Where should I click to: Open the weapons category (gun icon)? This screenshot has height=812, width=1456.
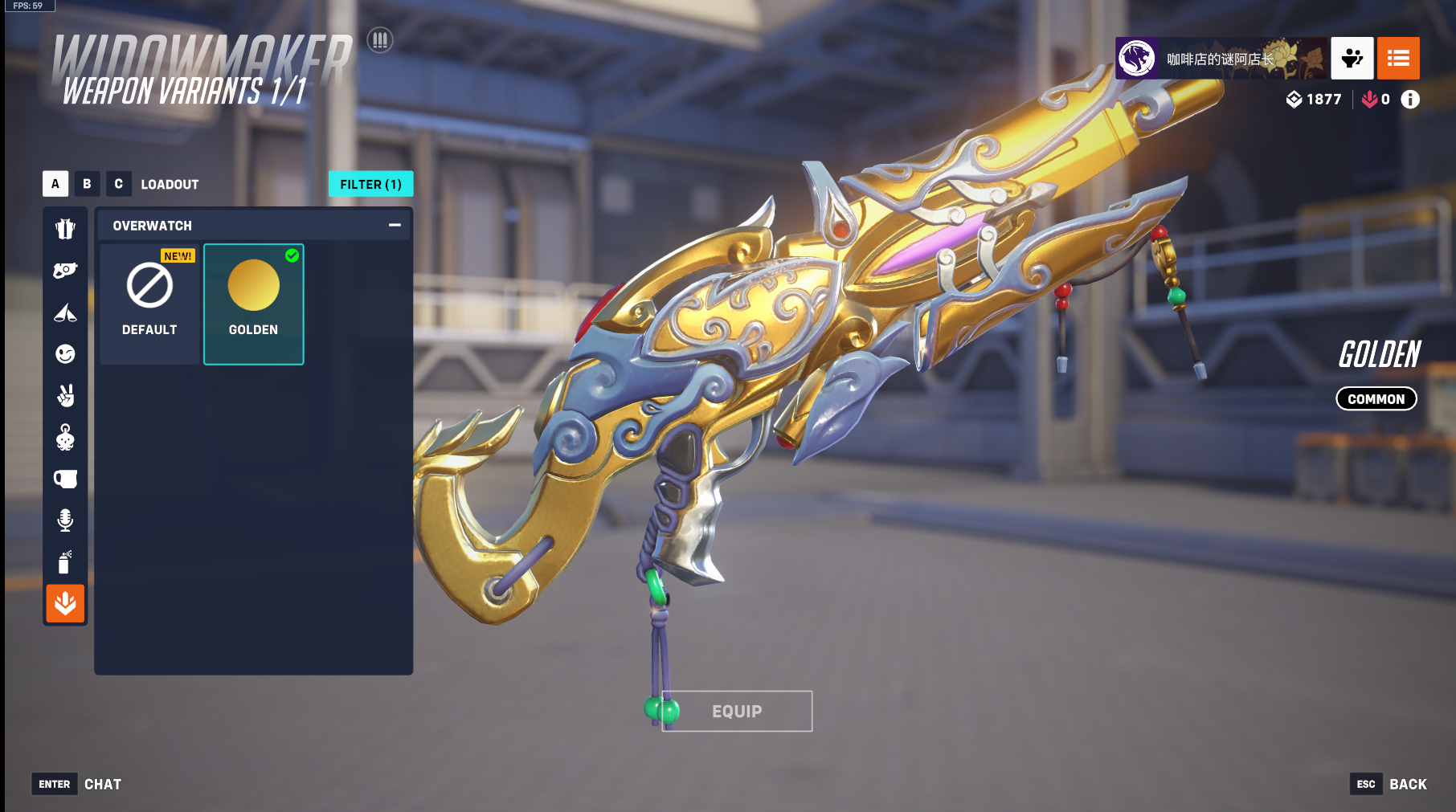click(65, 271)
